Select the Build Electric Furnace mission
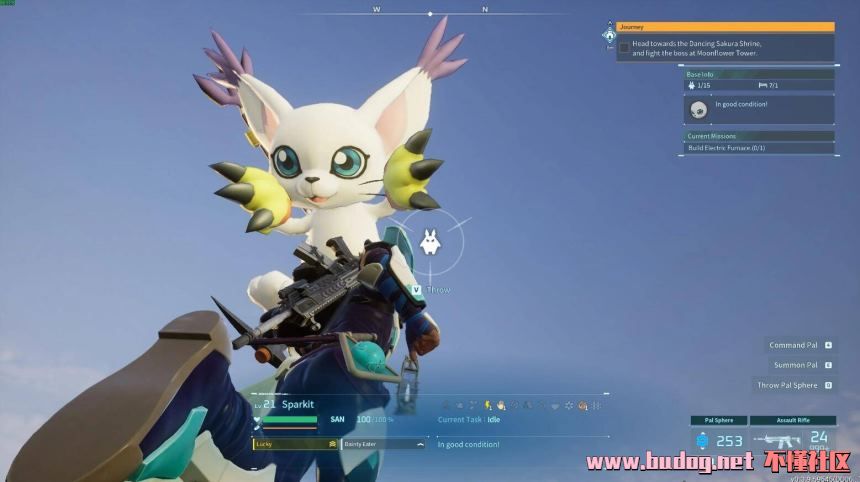The height and width of the screenshot is (482, 860). tap(758, 148)
